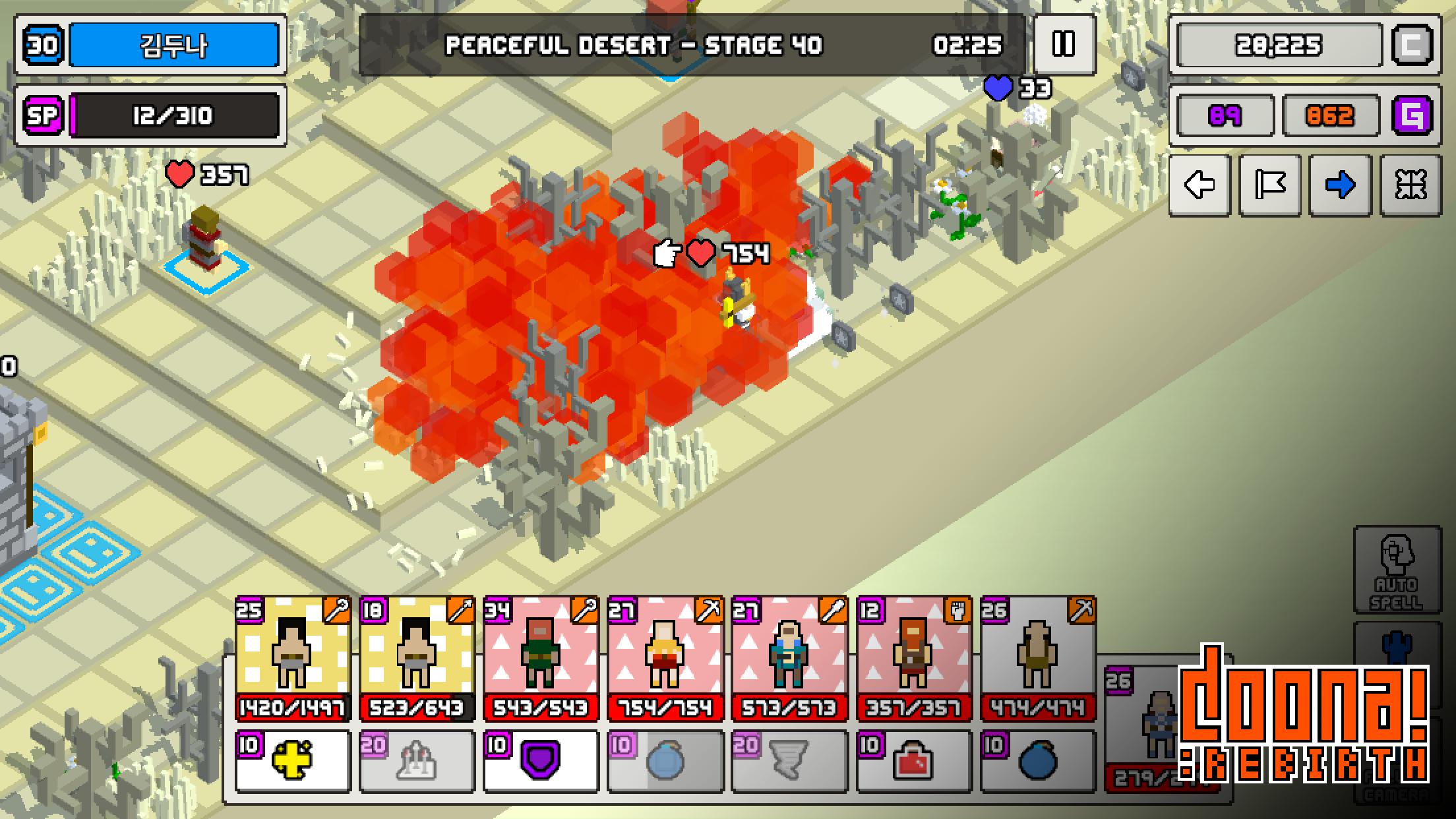Toggle the Auto Spell button
The width and height of the screenshot is (1456, 819).
pos(1397,570)
